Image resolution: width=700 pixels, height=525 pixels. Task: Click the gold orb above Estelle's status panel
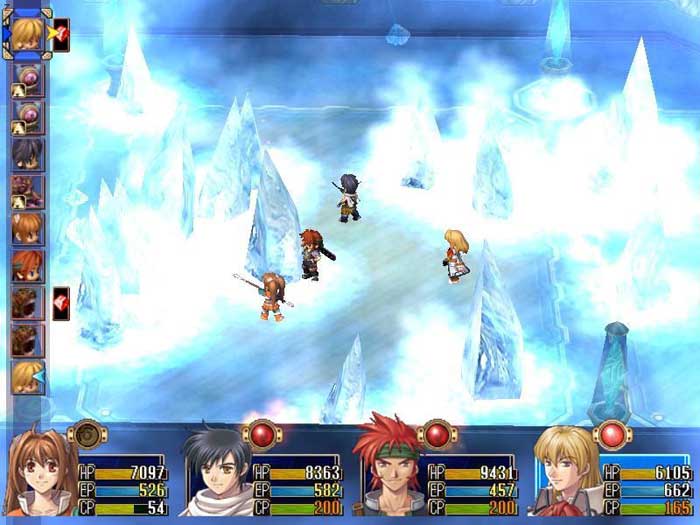(x=85, y=435)
